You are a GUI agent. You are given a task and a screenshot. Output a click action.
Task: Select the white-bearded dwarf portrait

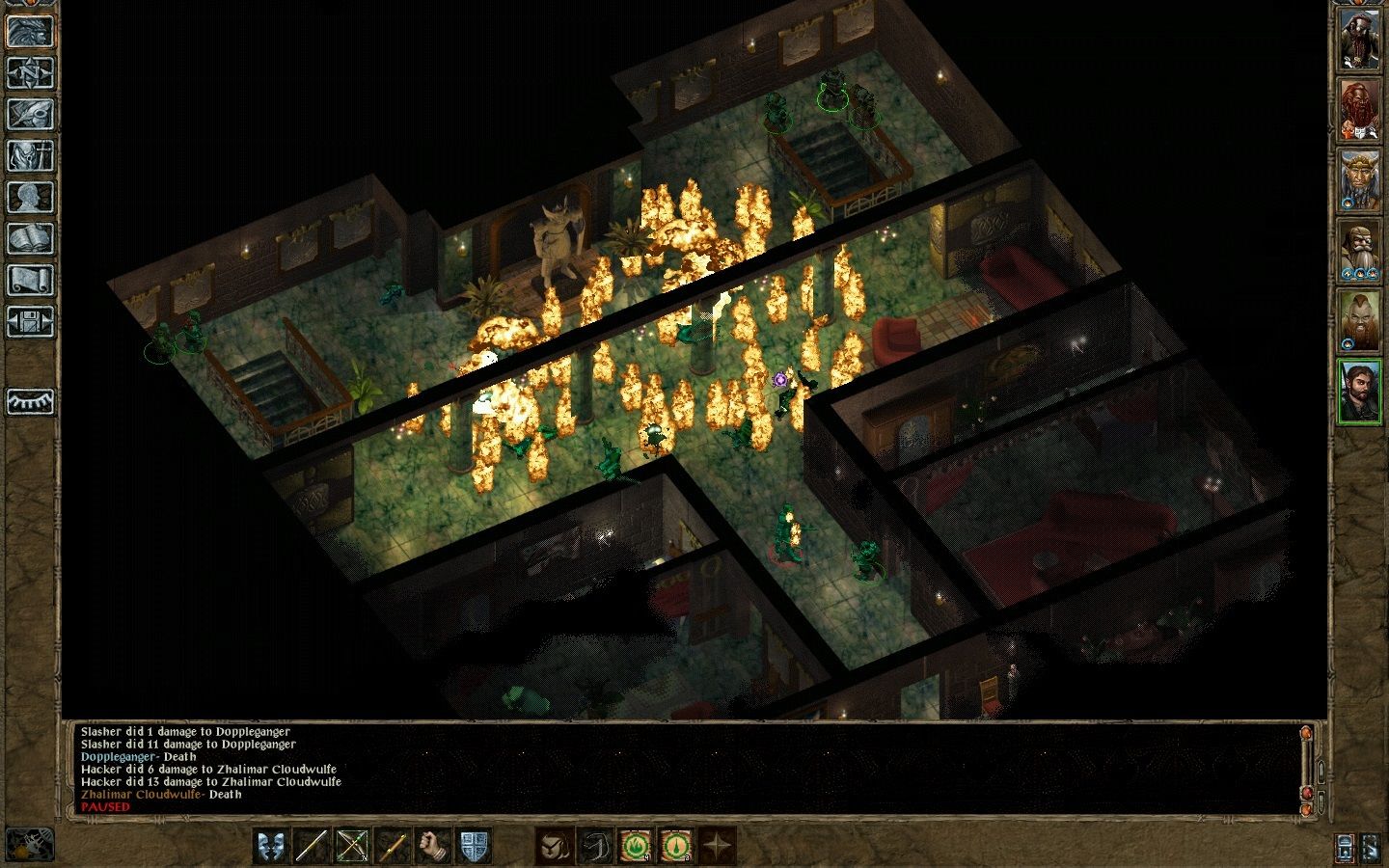click(x=1359, y=253)
